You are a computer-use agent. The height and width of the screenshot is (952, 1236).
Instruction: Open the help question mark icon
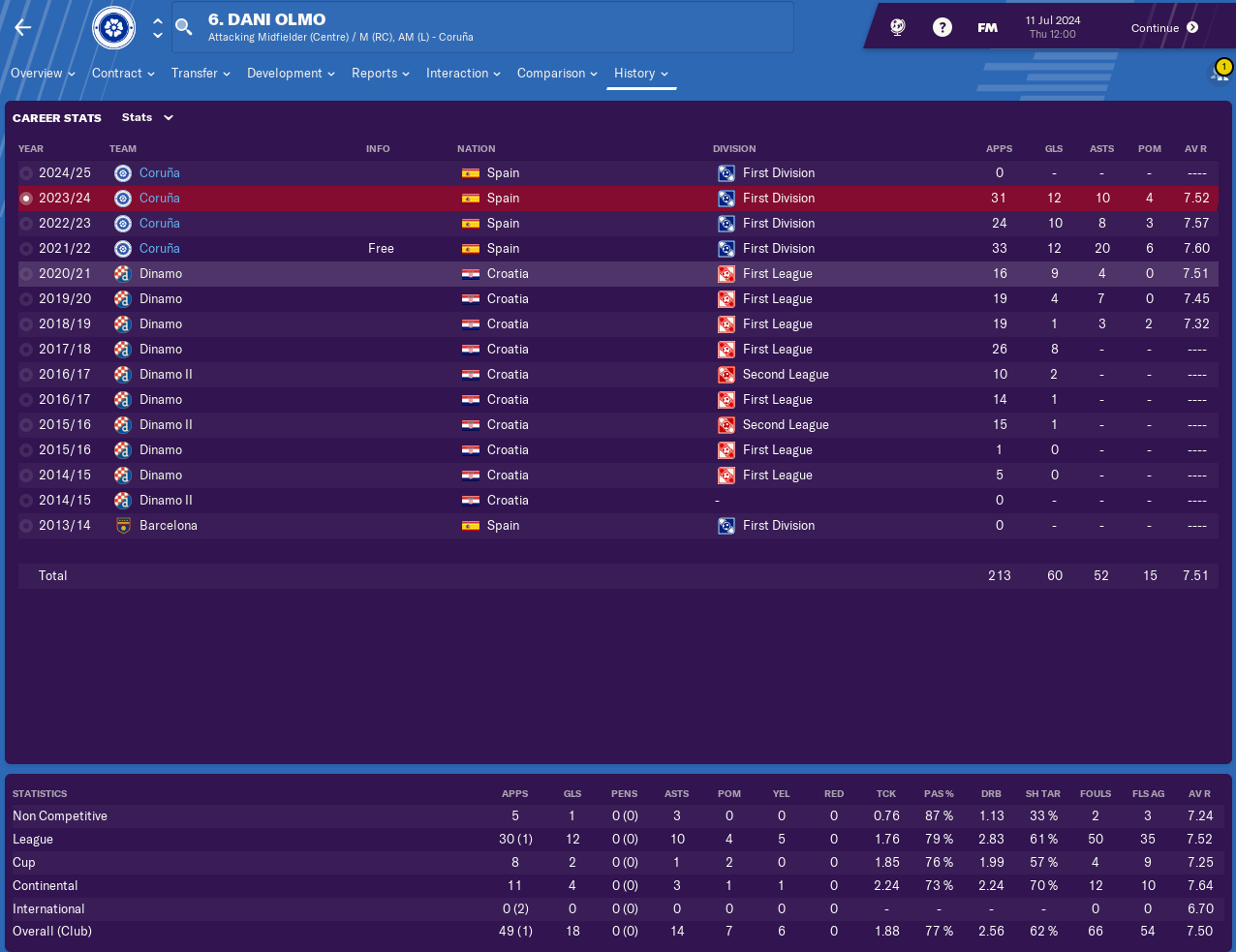(x=942, y=27)
